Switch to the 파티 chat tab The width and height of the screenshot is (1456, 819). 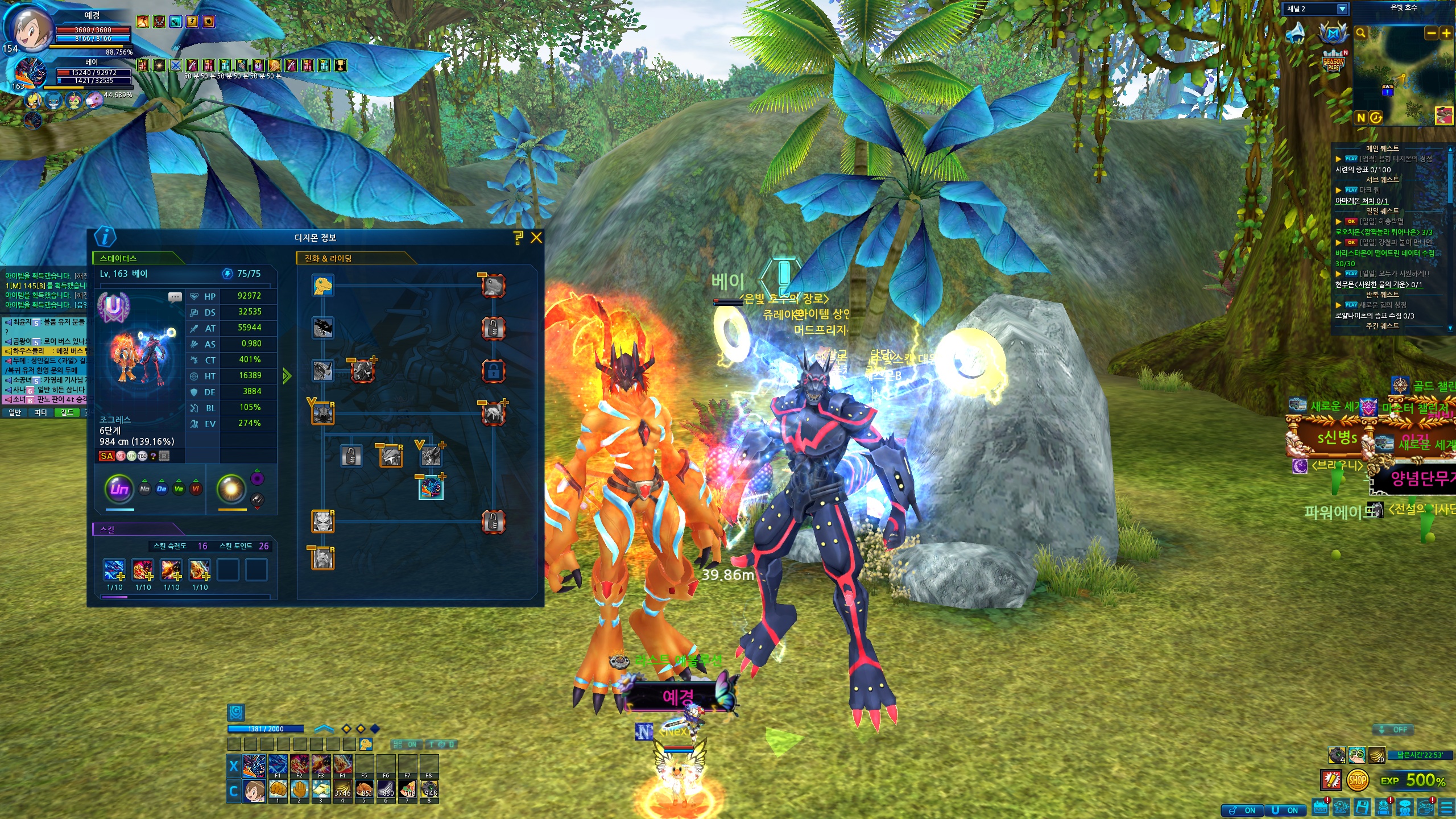40,412
